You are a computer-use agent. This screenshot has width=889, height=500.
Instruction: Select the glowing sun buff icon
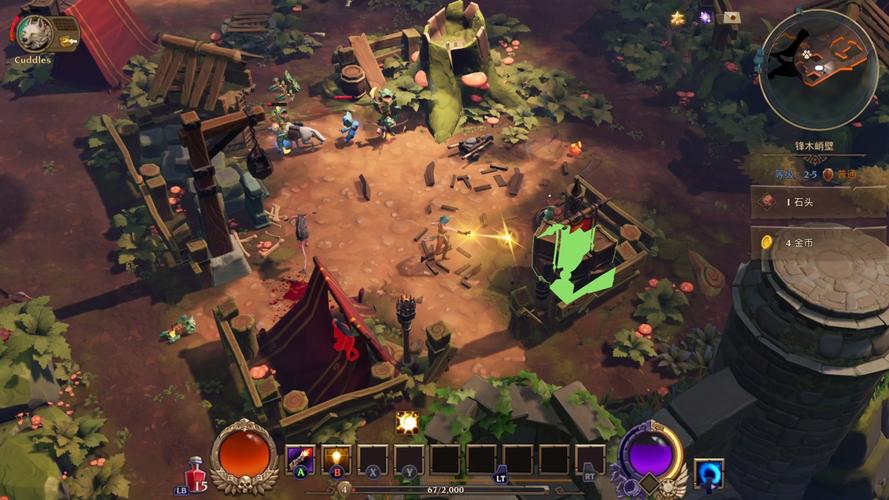pyautogui.click(x=407, y=422)
